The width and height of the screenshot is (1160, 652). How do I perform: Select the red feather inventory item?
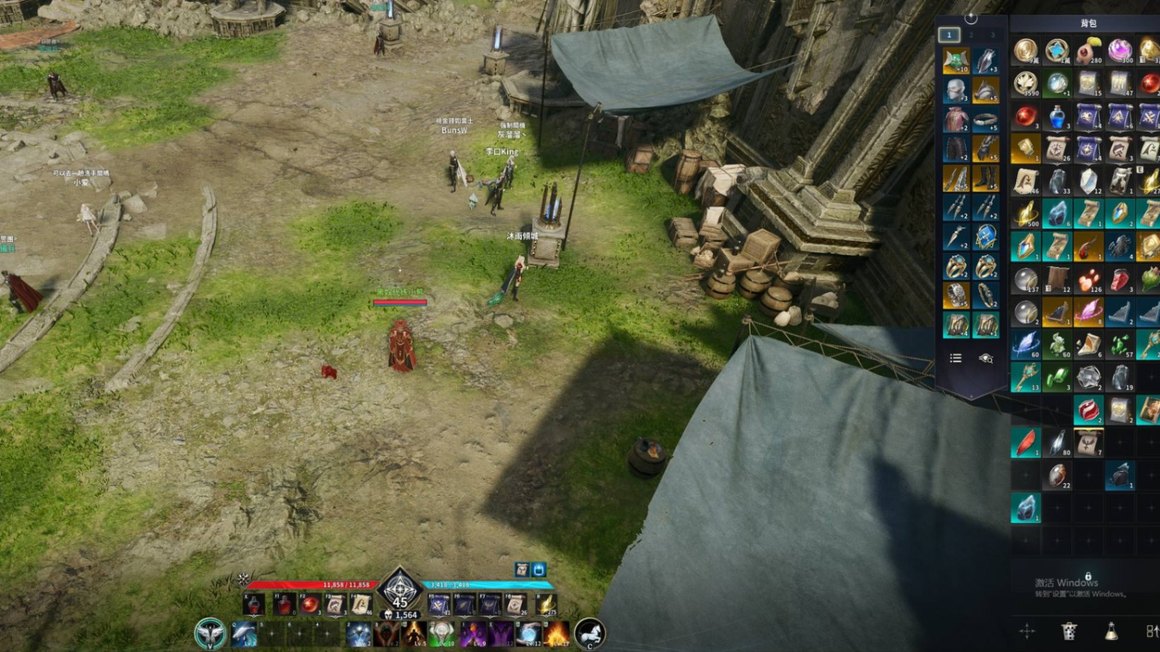click(1025, 442)
